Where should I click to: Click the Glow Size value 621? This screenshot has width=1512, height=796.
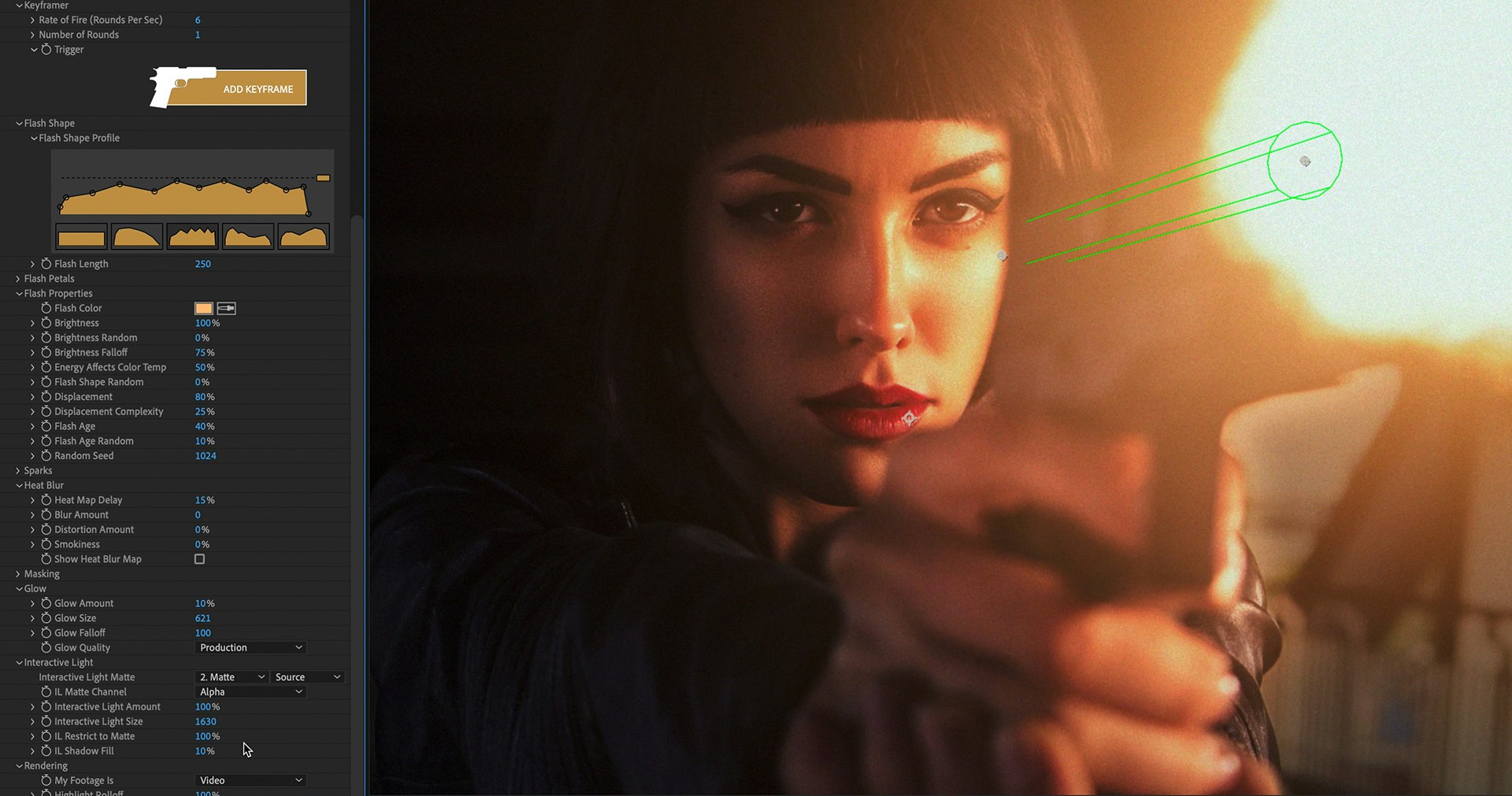coord(202,618)
